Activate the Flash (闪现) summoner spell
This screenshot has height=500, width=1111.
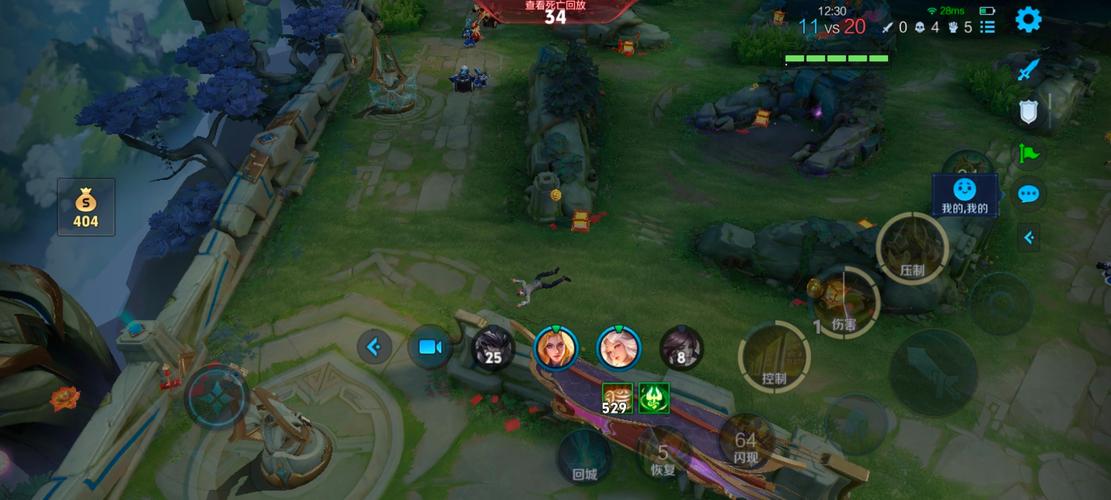745,443
